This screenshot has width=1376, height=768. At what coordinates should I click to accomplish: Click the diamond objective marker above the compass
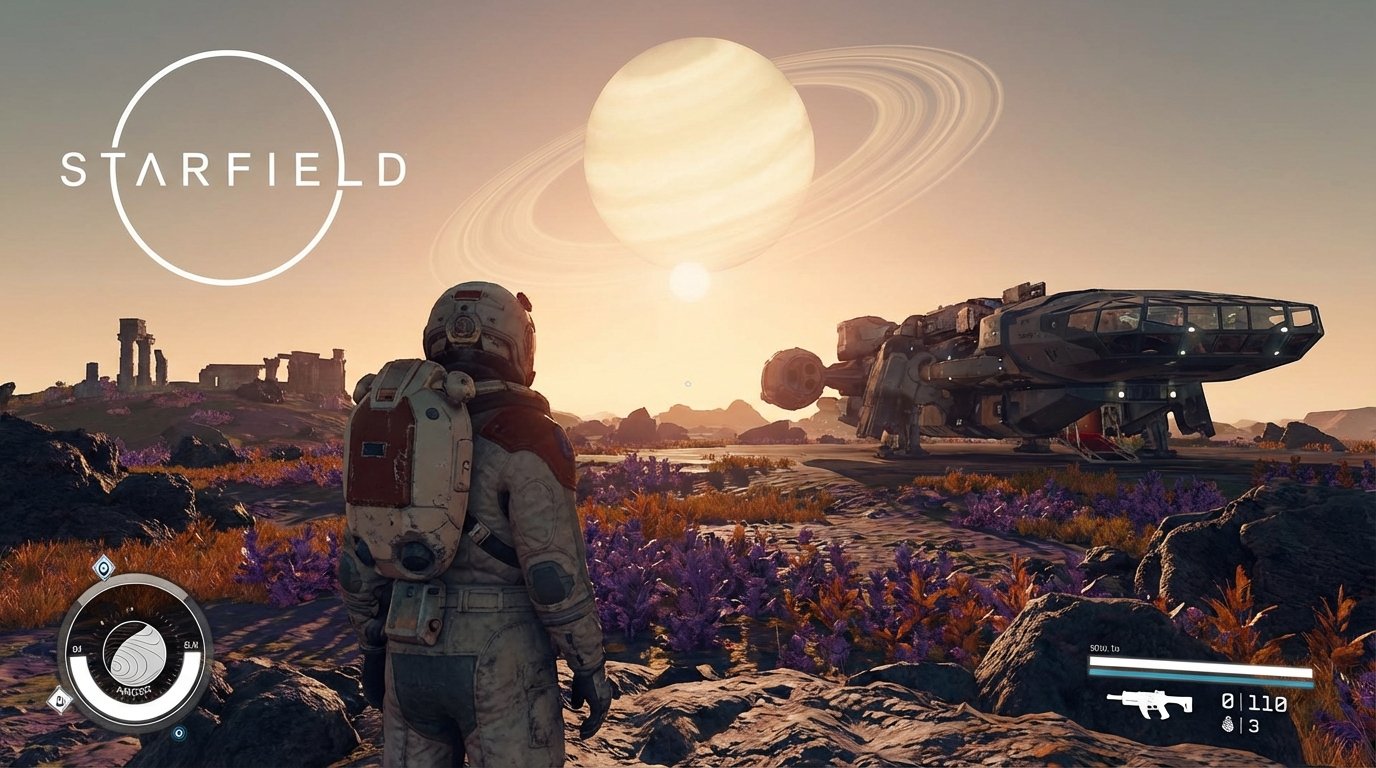(x=104, y=567)
